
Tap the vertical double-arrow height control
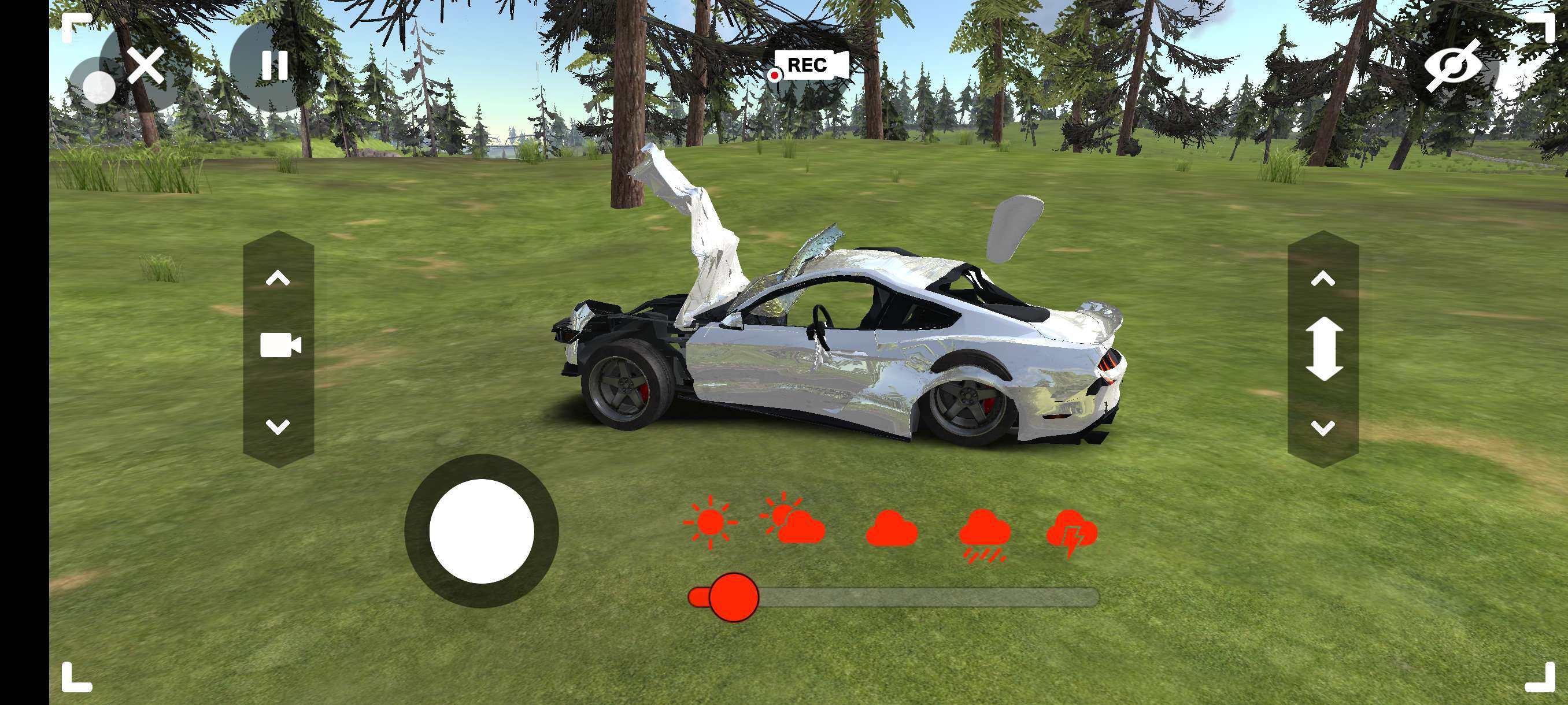pyautogui.click(x=1324, y=350)
